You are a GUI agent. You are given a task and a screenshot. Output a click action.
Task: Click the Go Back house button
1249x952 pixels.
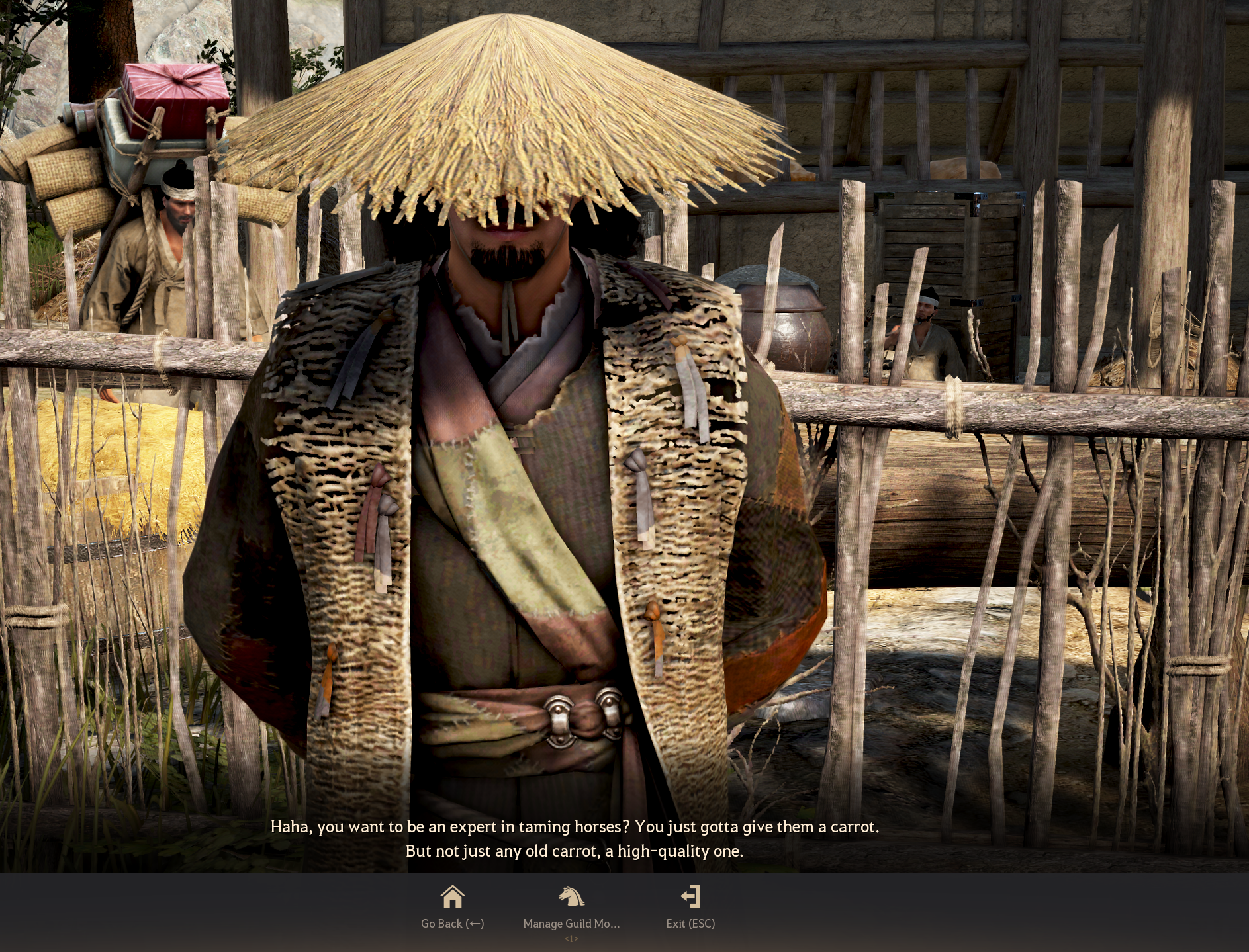coord(453,906)
